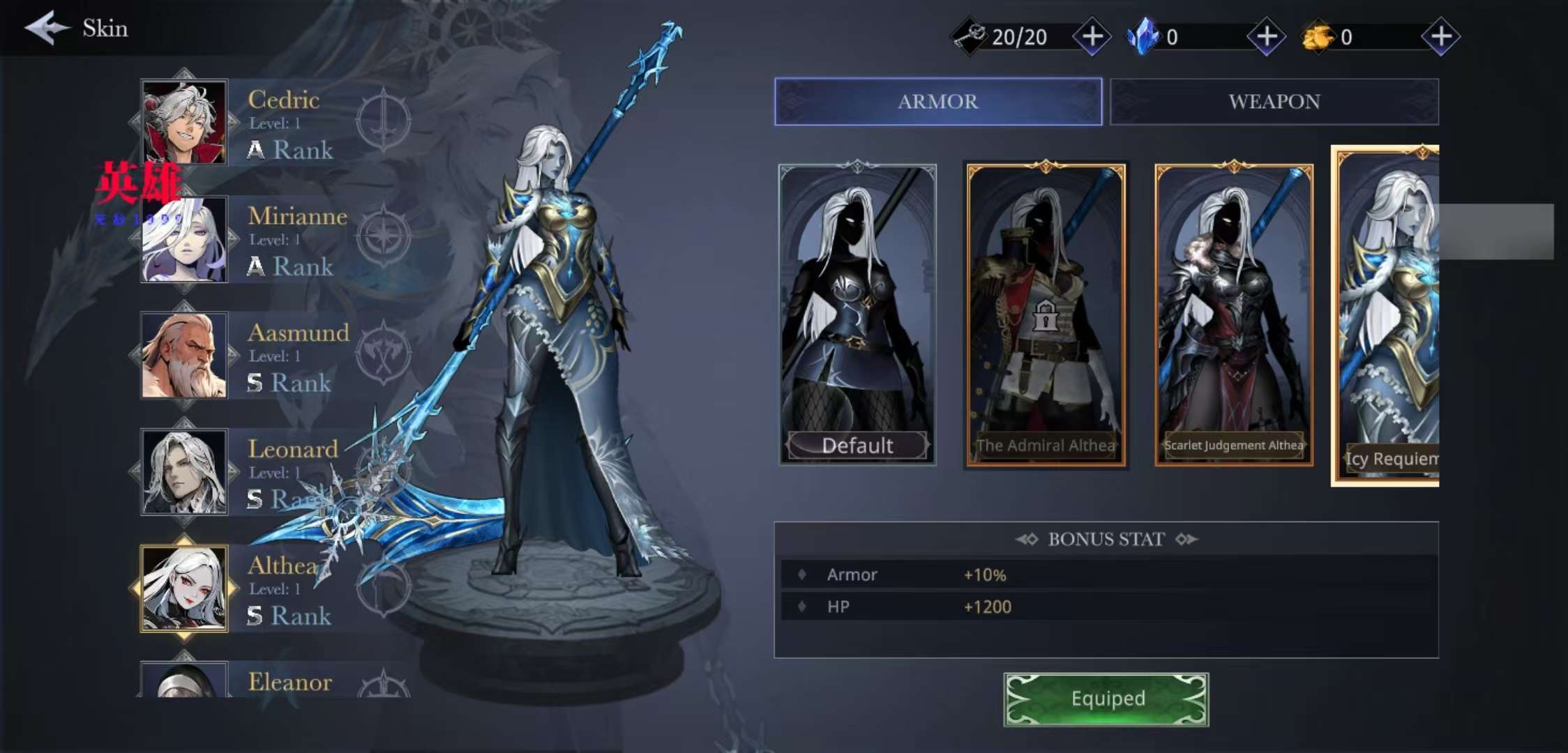The width and height of the screenshot is (1568, 753).
Task: Add gold with plus button
Action: click(1441, 36)
